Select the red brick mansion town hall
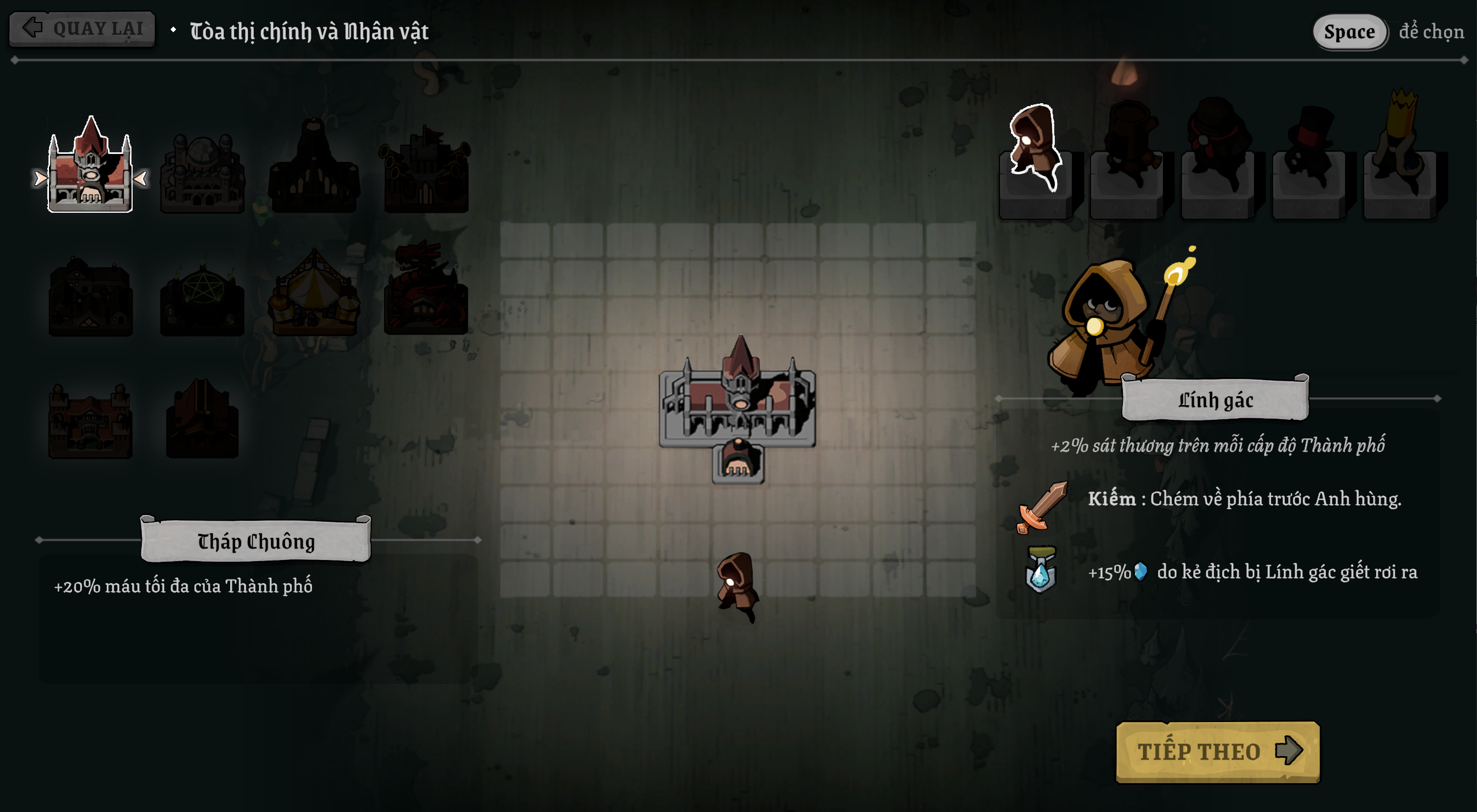1477x812 pixels. pos(91,421)
